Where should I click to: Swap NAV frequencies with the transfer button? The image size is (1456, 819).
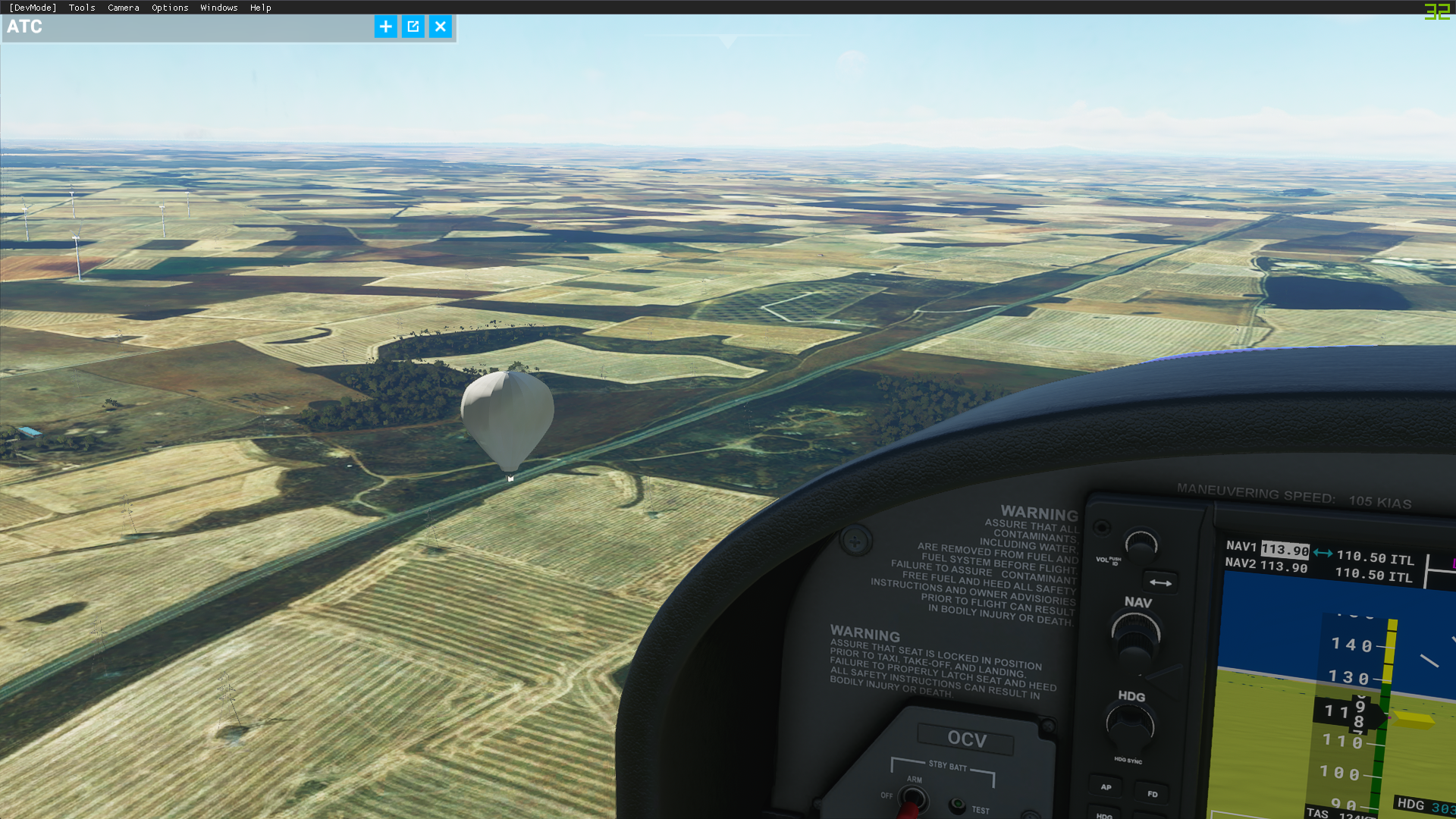pyautogui.click(x=1160, y=582)
